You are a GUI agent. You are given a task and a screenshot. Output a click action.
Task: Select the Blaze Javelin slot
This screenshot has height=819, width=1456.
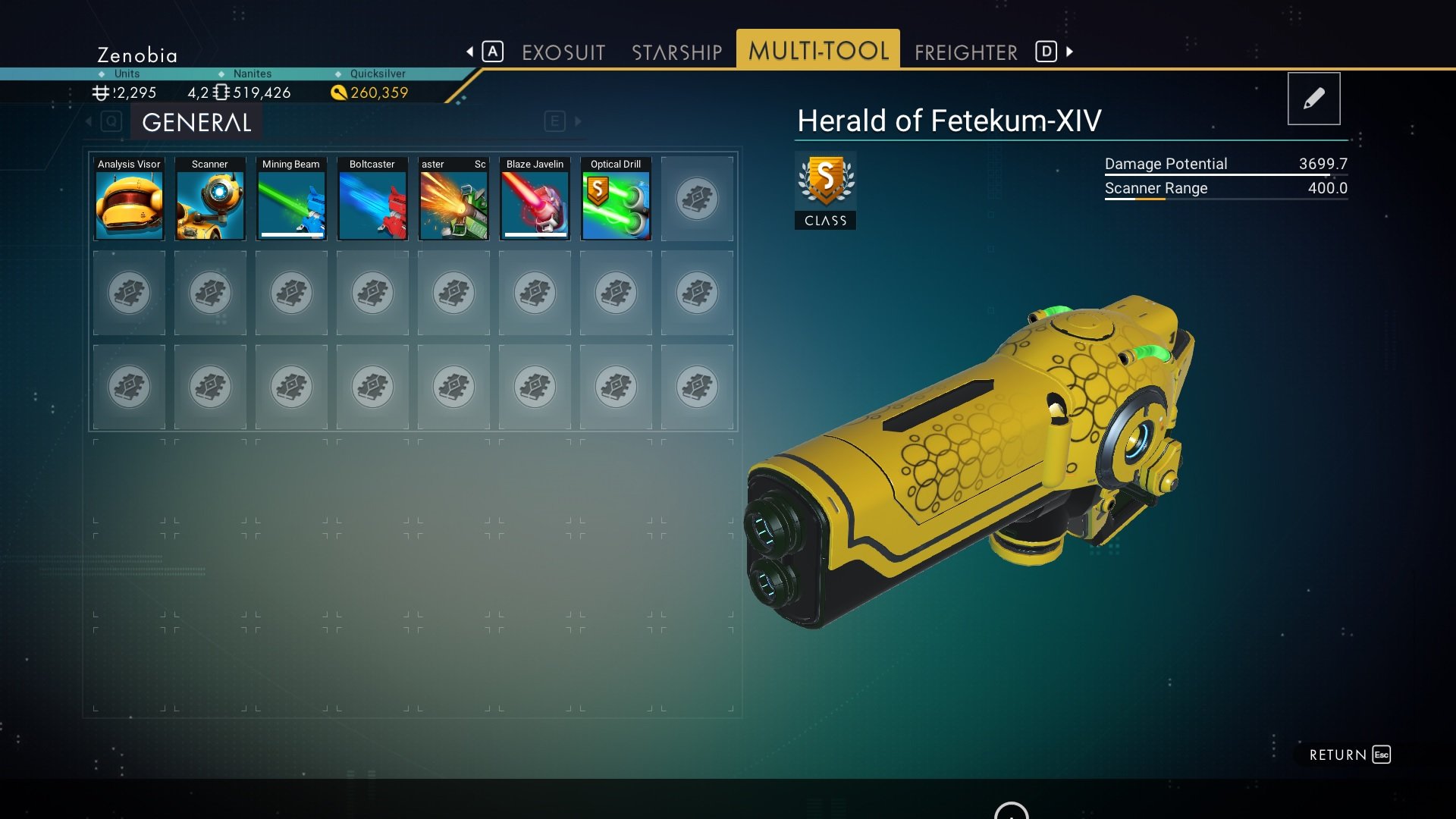[535, 199]
